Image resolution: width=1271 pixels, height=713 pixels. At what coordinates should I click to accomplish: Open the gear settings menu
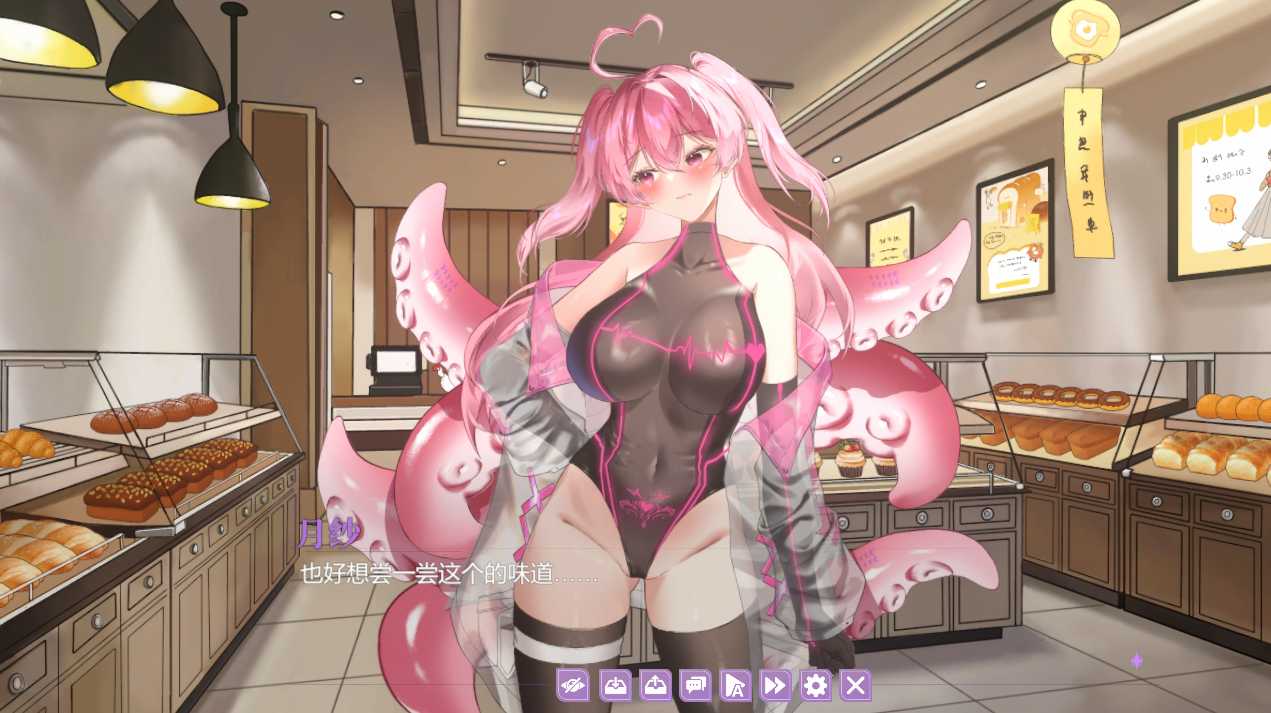coord(816,685)
